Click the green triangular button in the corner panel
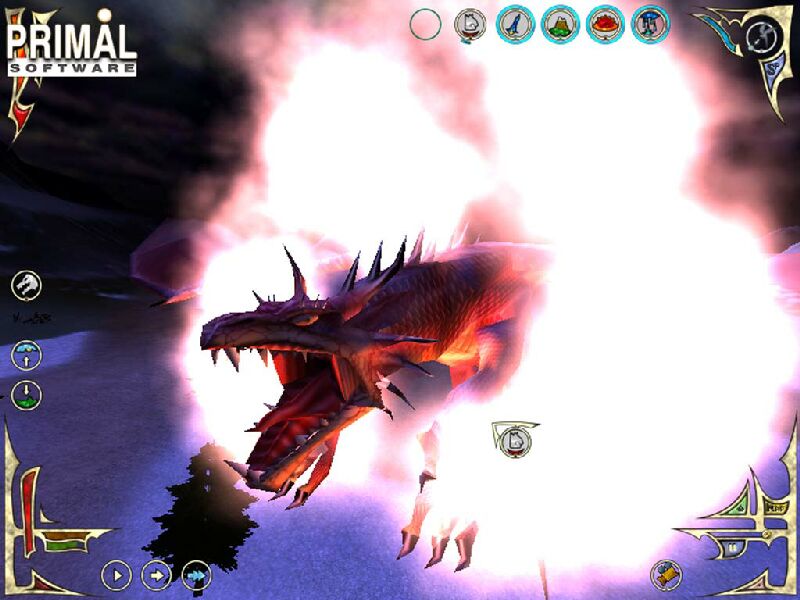This screenshot has width=800, height=600. 741,509
